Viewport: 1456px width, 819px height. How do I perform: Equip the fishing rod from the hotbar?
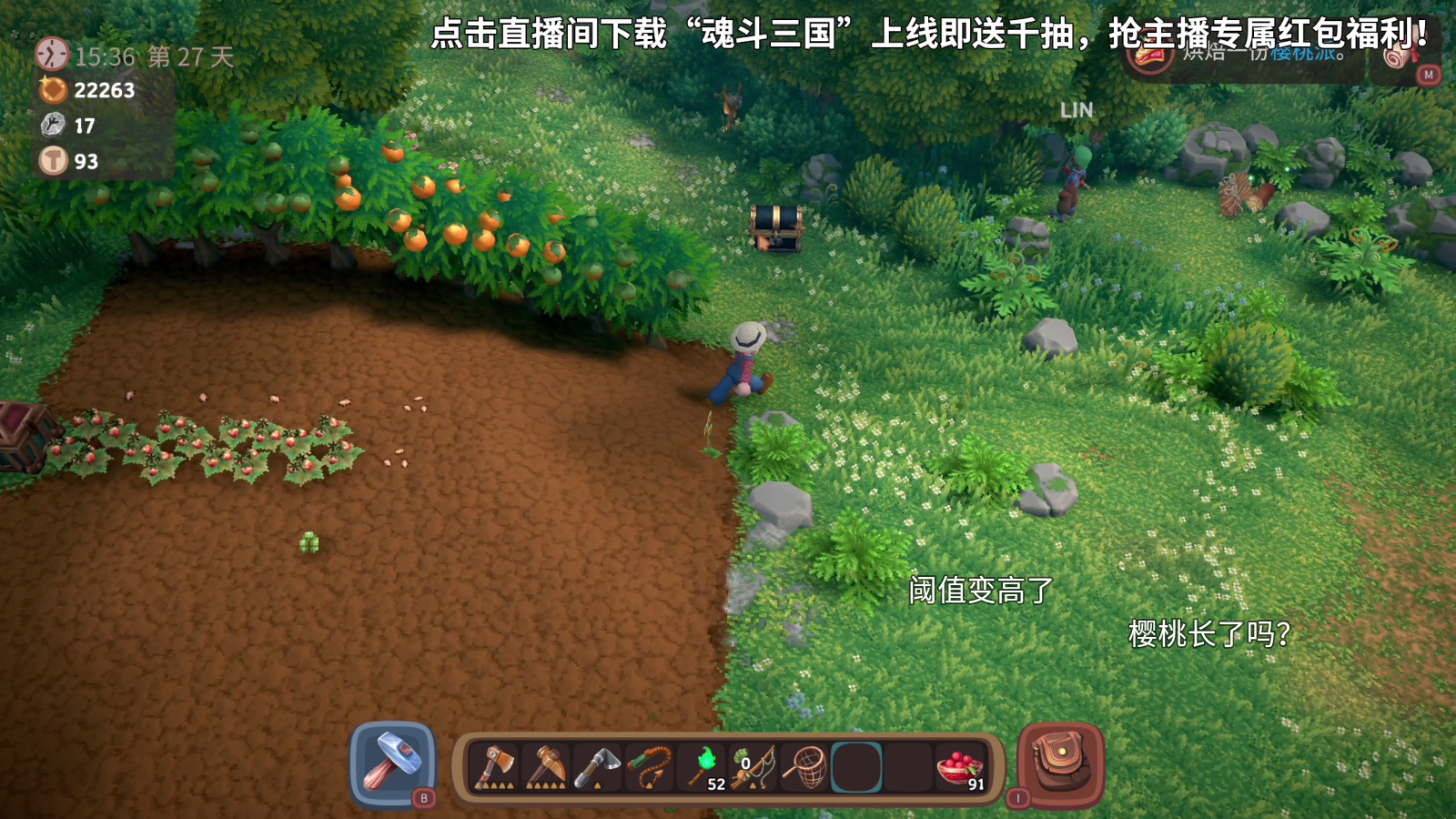(753, 766)
